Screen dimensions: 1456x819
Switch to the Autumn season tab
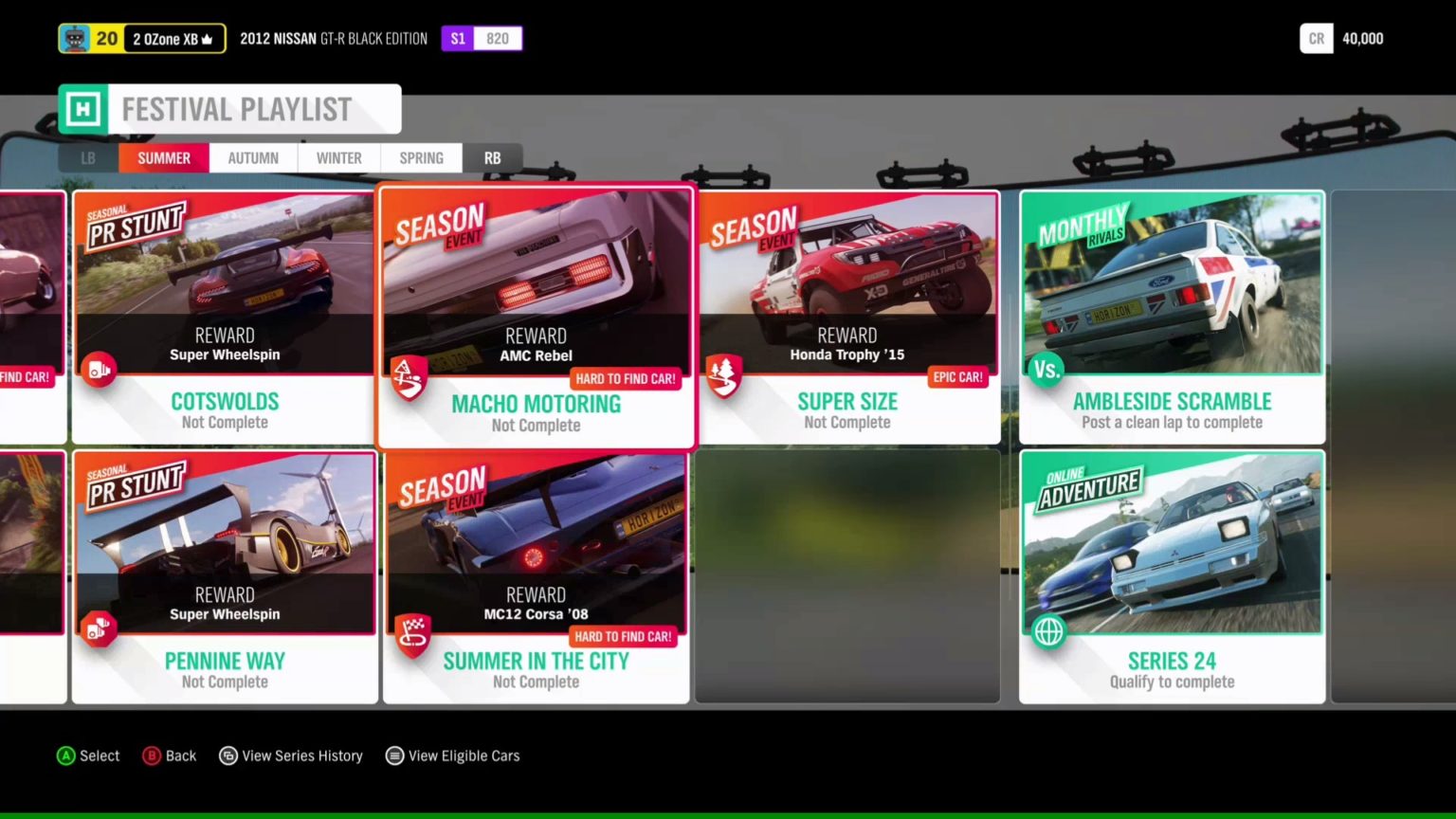pyautogui.click(x=253, y=158)
